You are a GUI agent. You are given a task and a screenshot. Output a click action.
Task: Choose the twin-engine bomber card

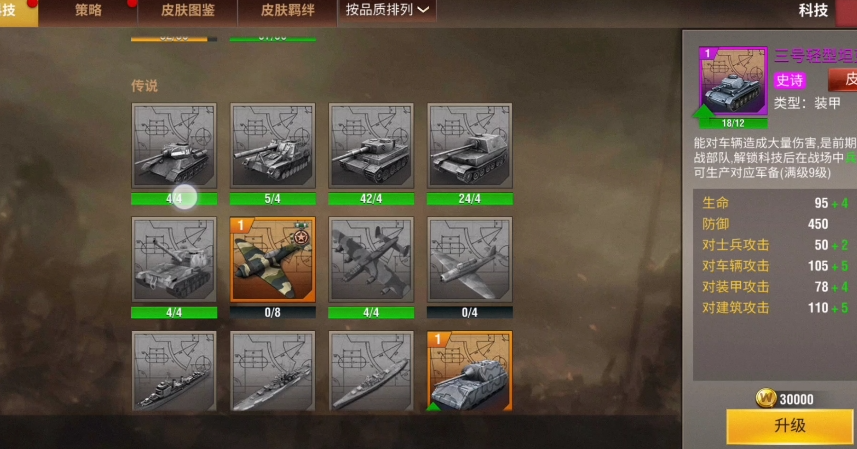pyautogui.click(x=371, y=260)
